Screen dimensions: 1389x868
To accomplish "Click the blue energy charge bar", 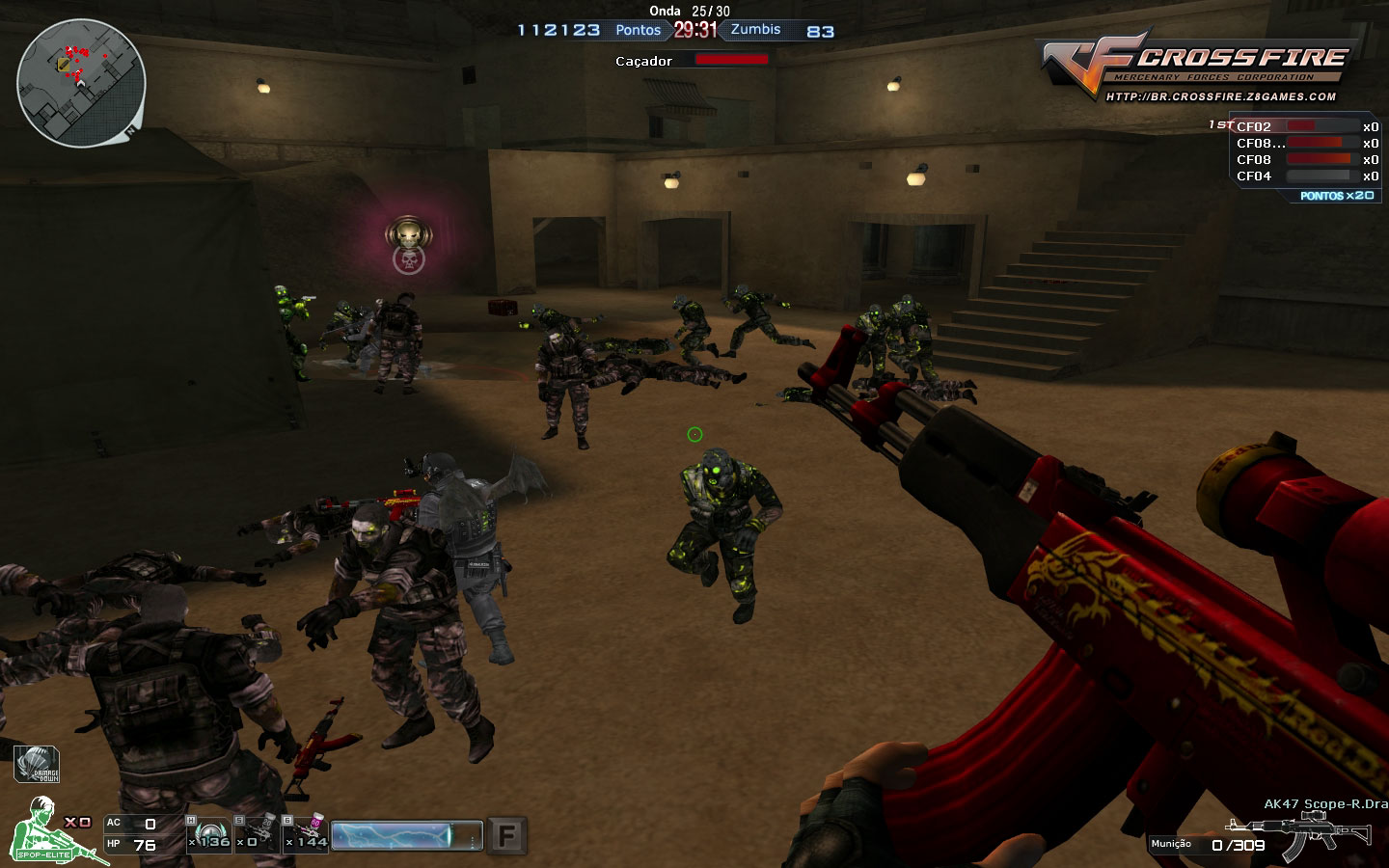I will click(x=405, y=833).
